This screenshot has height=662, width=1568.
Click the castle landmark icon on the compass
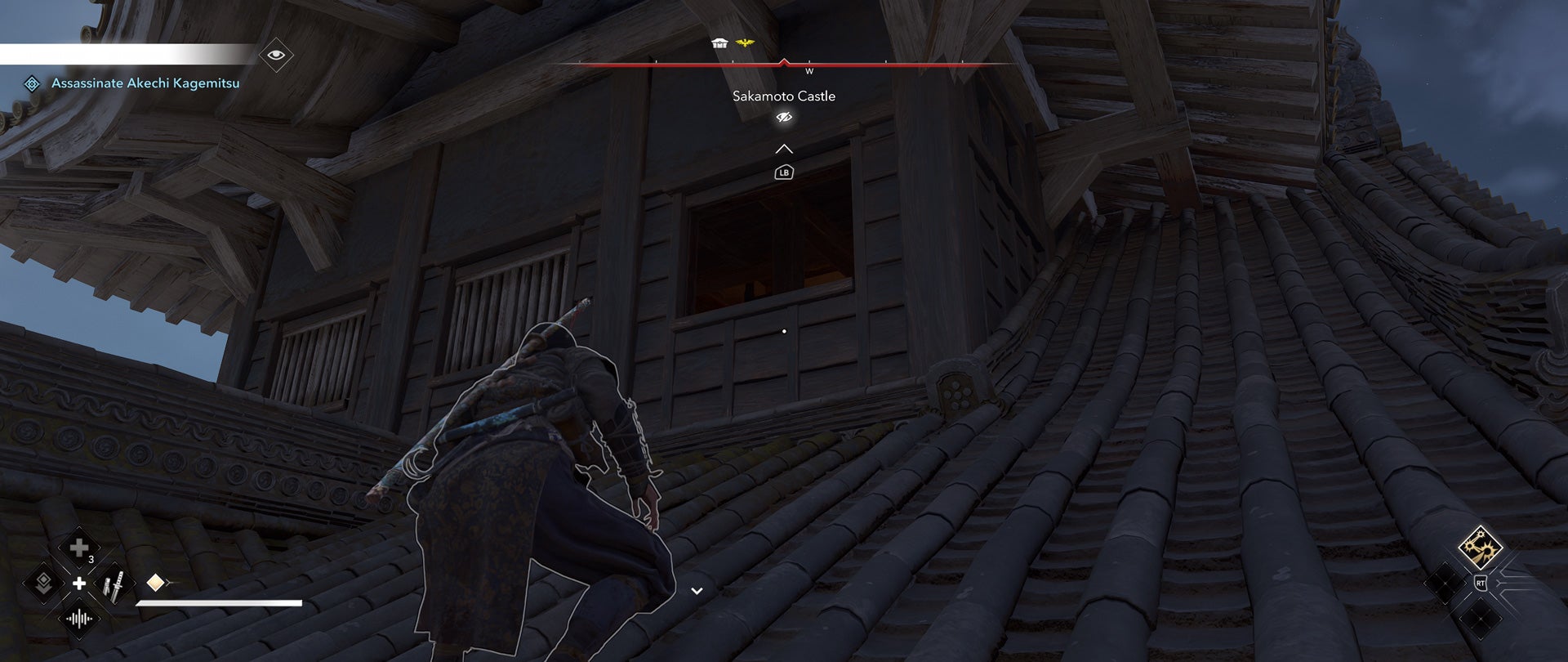719,43
